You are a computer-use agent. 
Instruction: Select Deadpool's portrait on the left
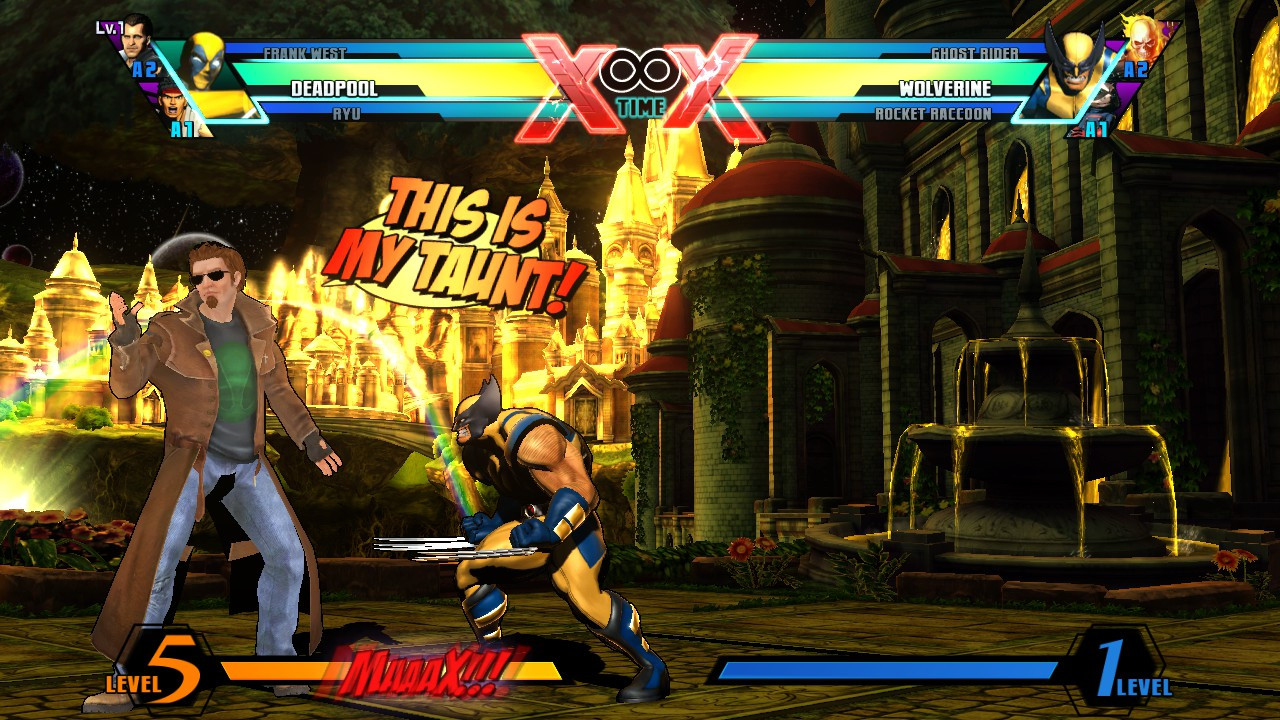(204, 62)
